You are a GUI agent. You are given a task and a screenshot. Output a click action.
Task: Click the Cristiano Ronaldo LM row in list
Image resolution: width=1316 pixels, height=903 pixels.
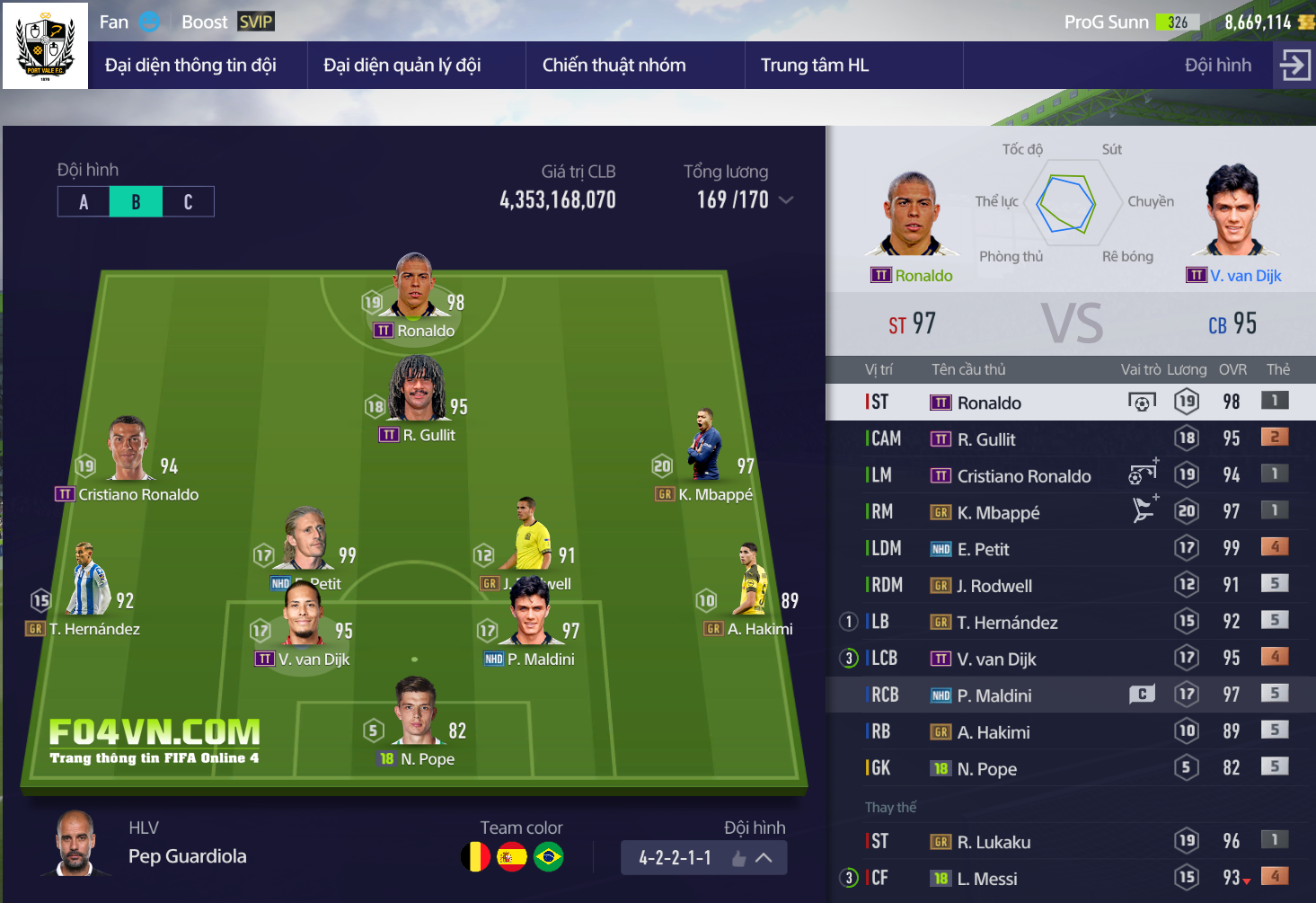click(1024, 476)
